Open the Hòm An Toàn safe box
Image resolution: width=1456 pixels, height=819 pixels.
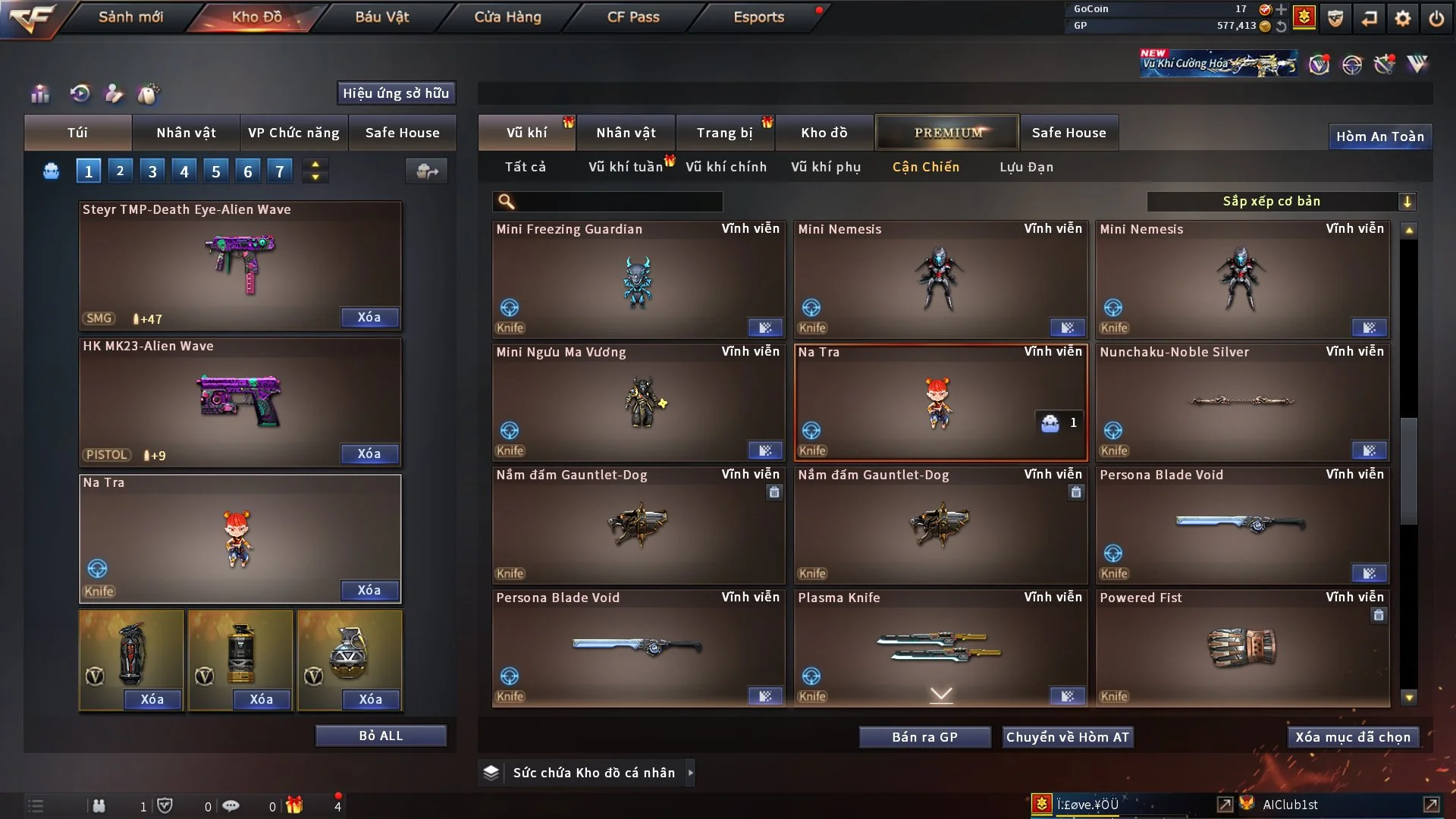tap(1379, 136)
